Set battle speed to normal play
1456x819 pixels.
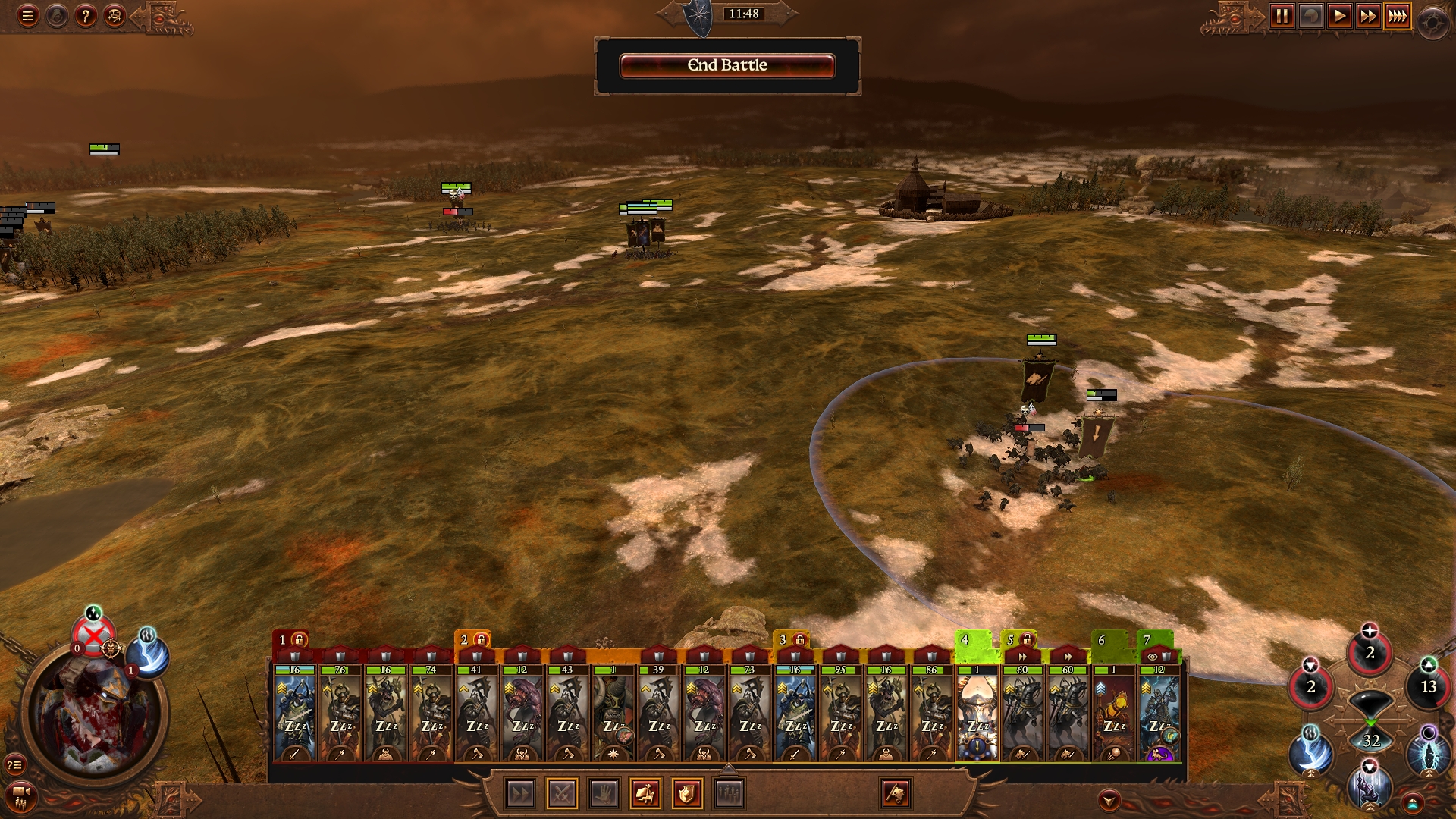pos(1339,16)
